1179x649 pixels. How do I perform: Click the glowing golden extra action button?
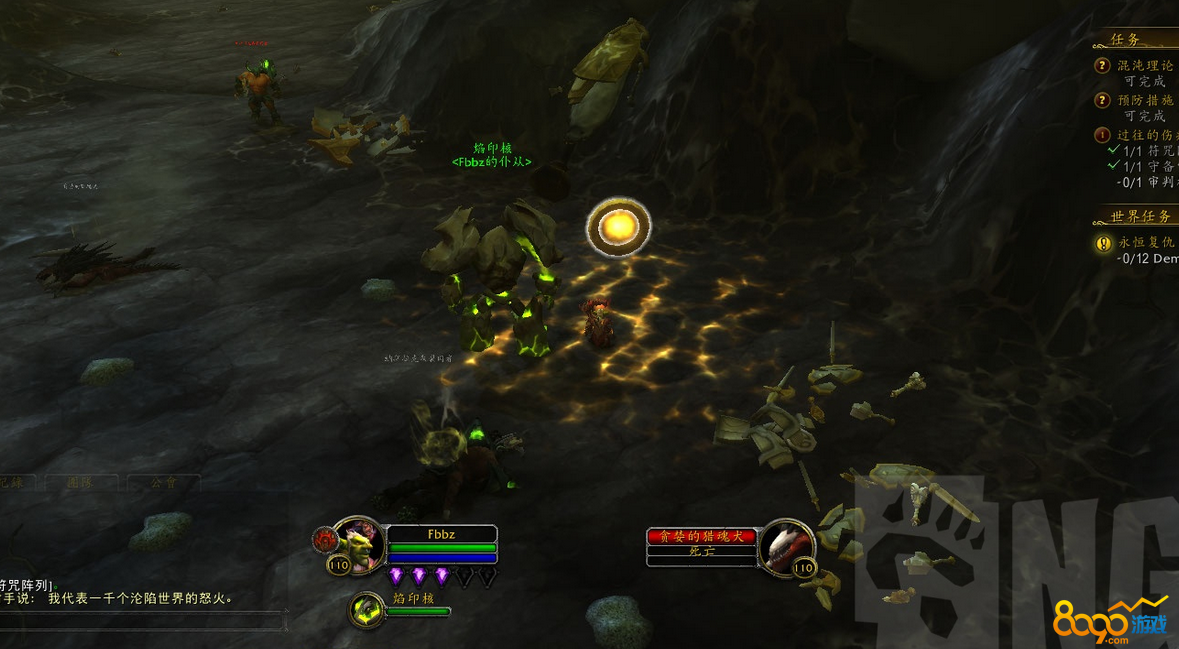[x=618, y=227]
